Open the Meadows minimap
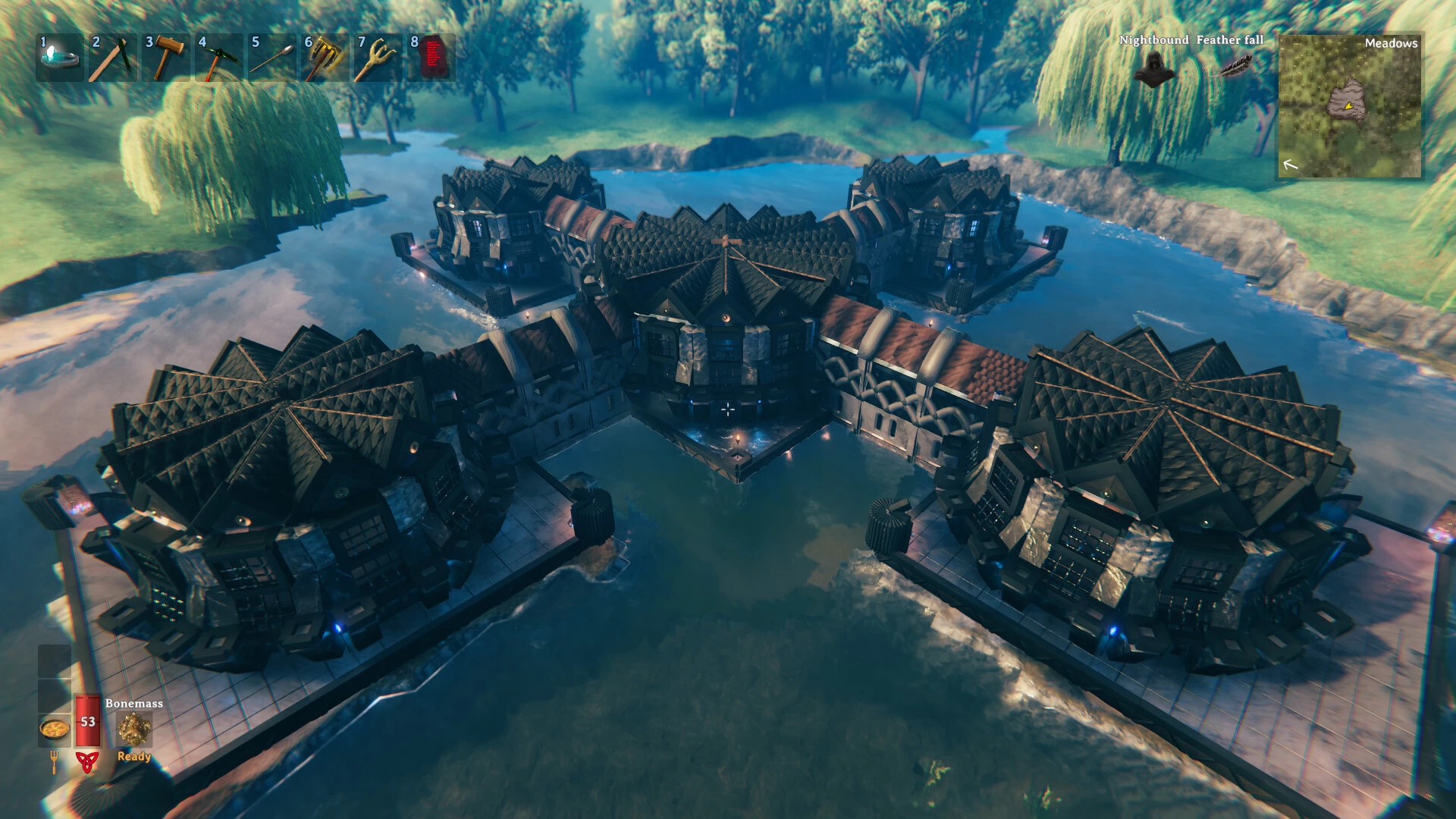The height and width of the screenshot is (819, 1456). pyautogui.click(x=1350, y=106)
